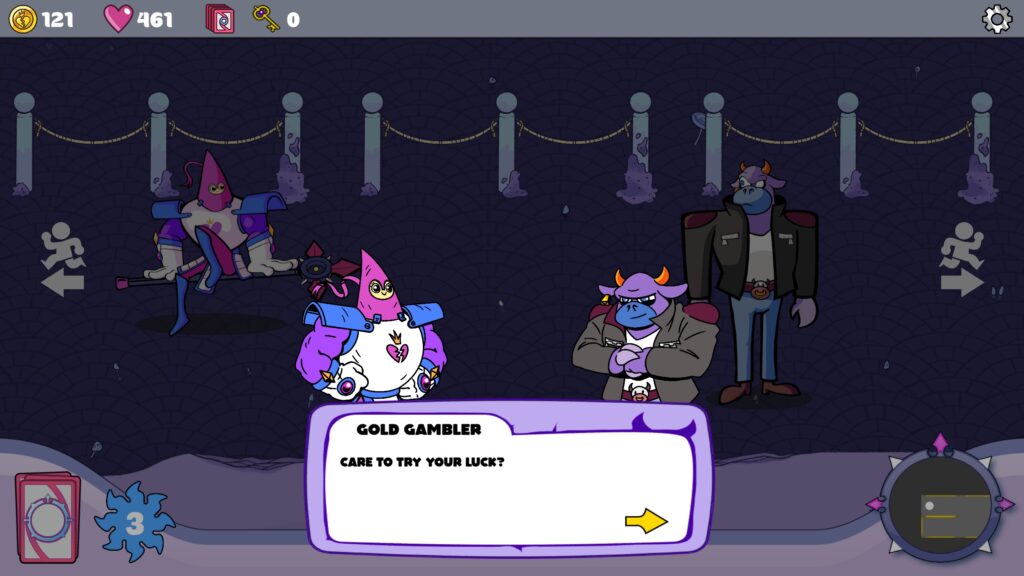The height and width of the screenshot is (576, 1024).
Task: Click the blue spiked badge showing 3
Action: point(134,522)
